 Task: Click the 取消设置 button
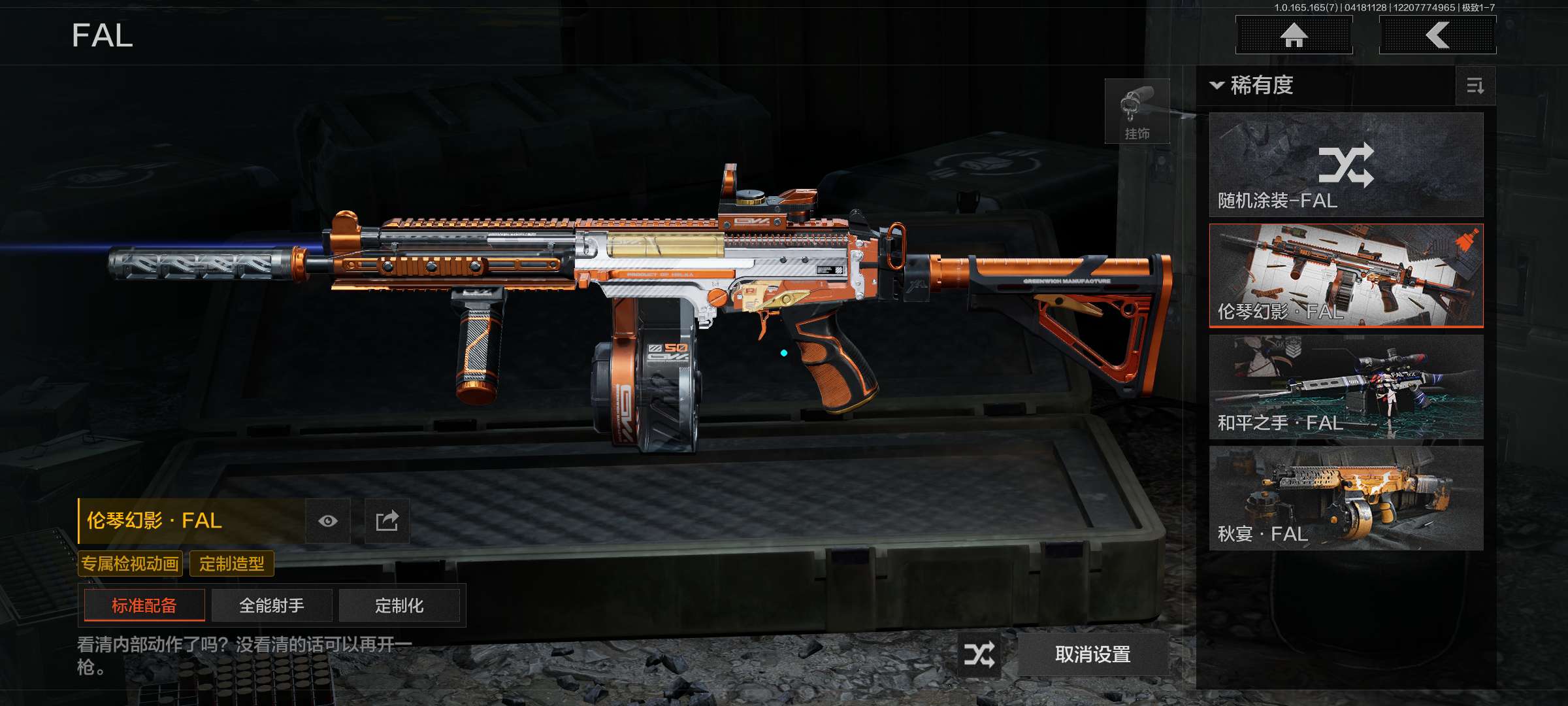coord(1093,654)
